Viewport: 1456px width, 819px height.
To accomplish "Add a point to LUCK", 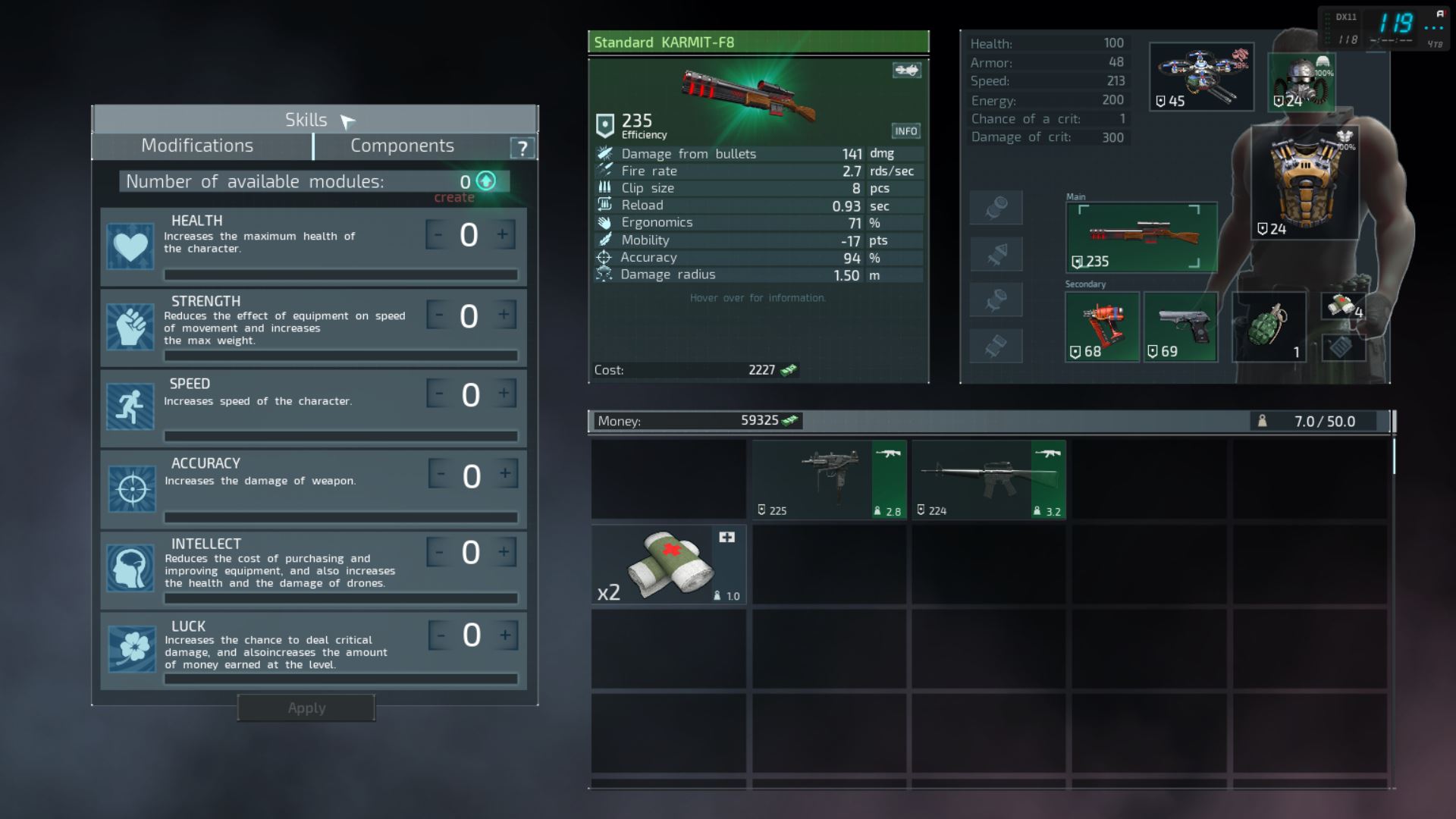I will (505, 635).
